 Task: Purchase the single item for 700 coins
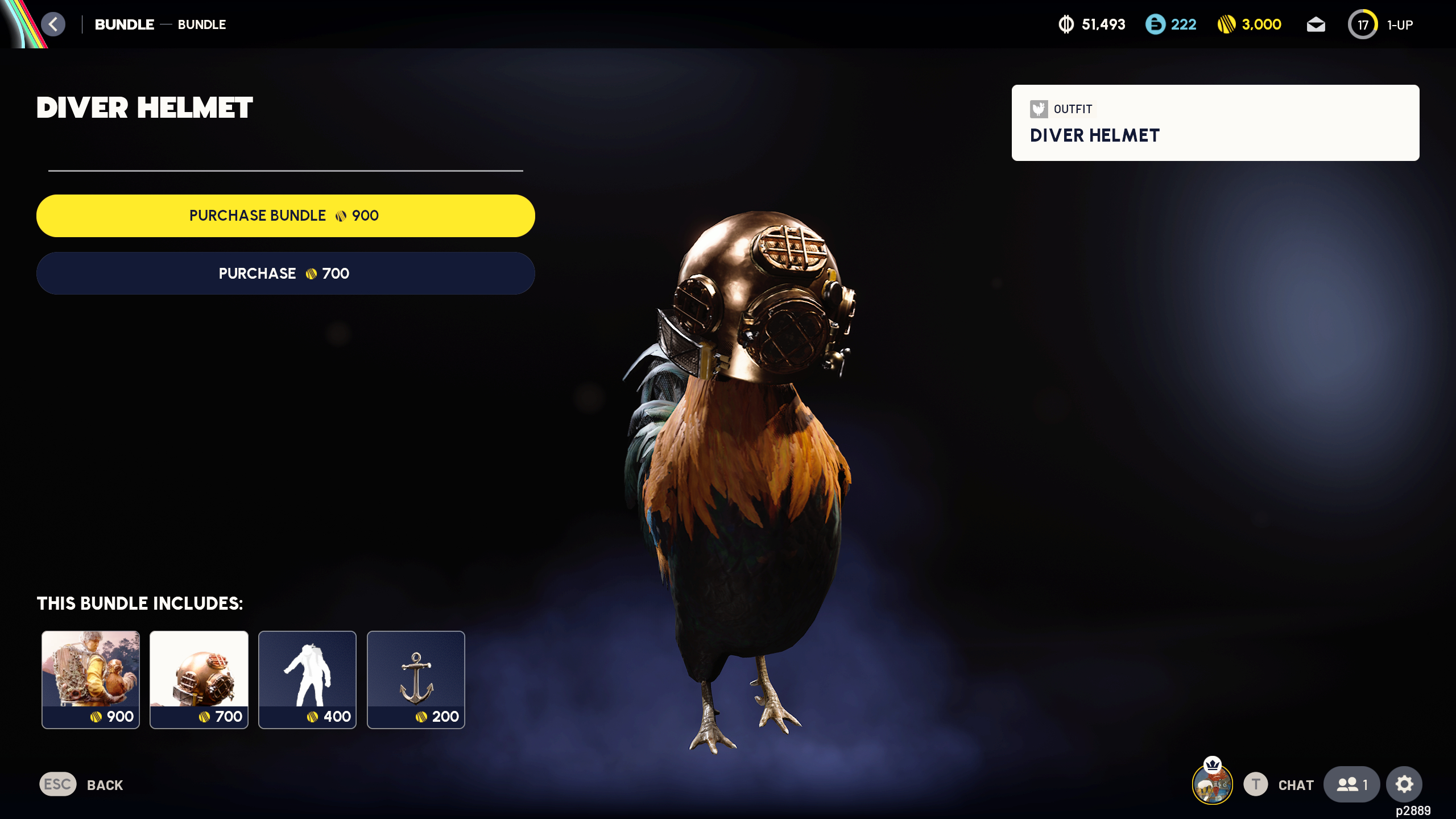[286, 273]
